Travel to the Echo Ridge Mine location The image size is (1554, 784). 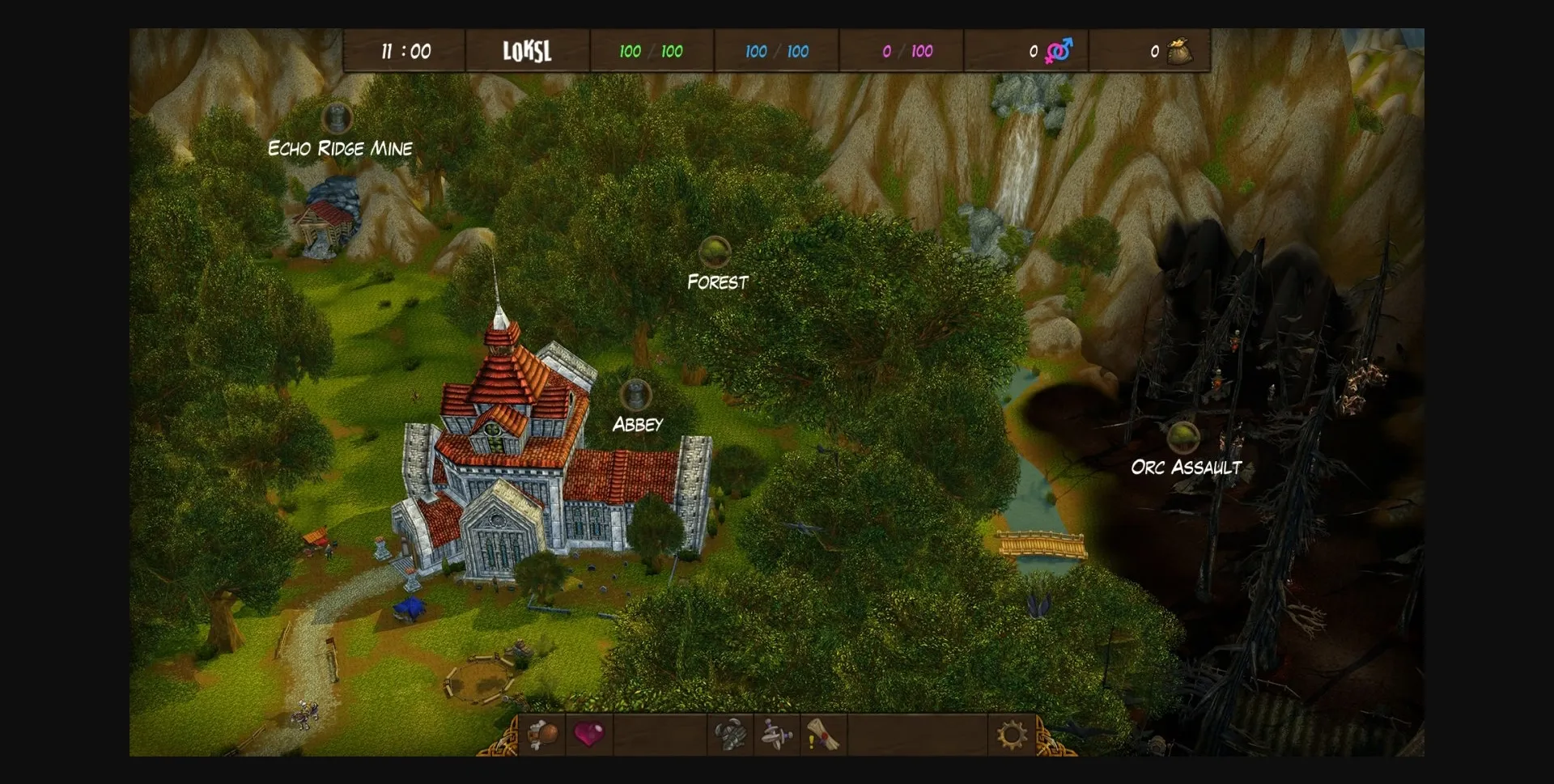pyautogui.click(x=336, y=120)
